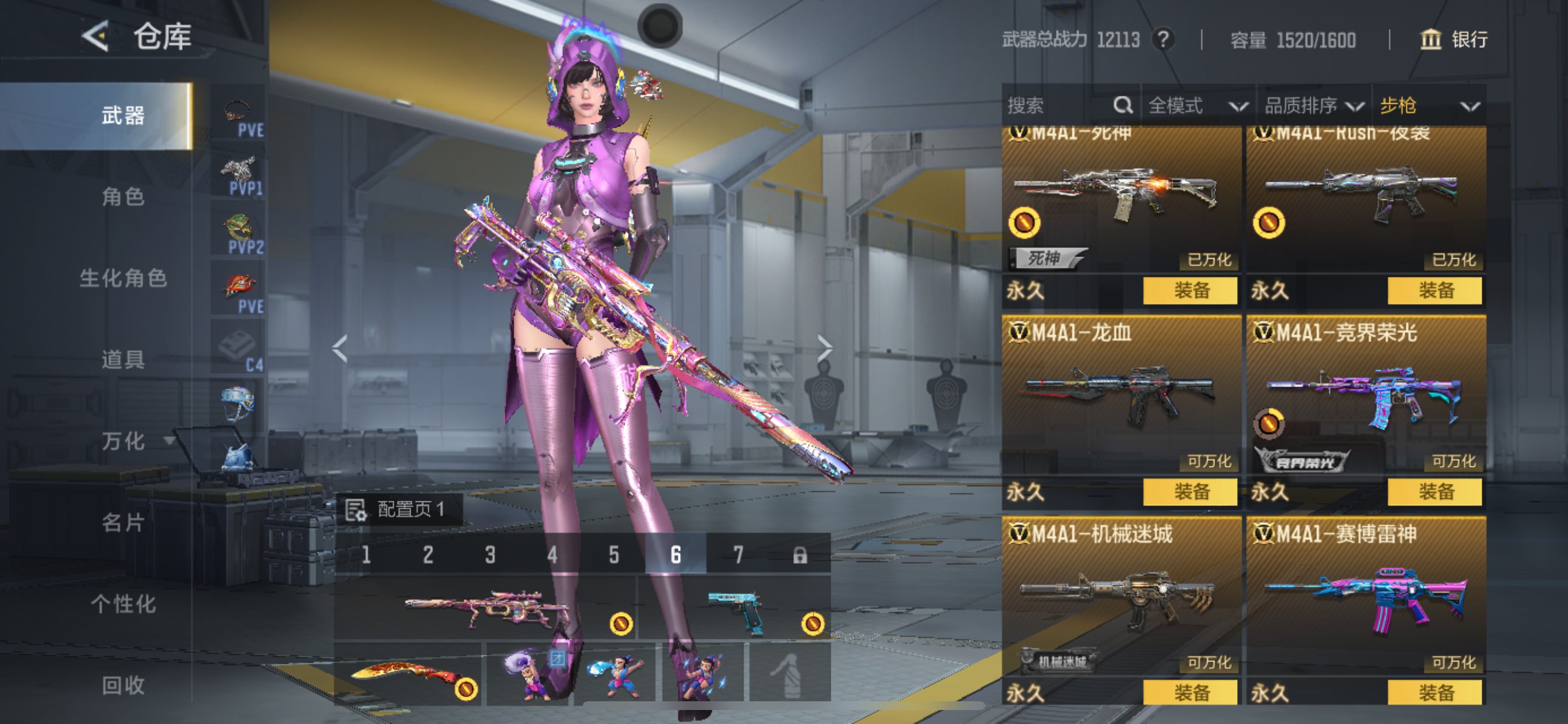Image resolution: width=1568 pixels, height=724 pixels.
Task: Equip the M4A1-赛博雷神 rifle
Action: click(1434, 693)
